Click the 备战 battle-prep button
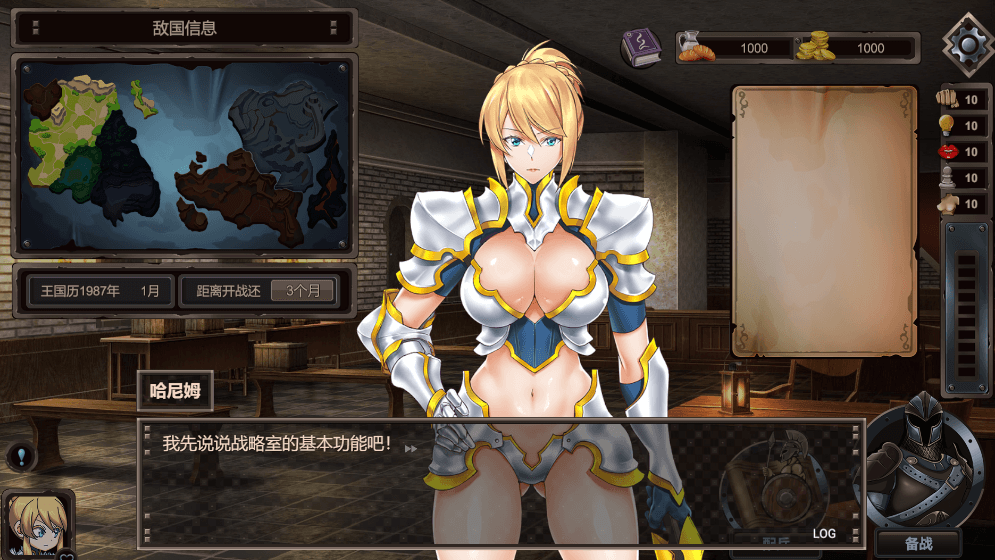The image size is (995, 560). [919, 544]
